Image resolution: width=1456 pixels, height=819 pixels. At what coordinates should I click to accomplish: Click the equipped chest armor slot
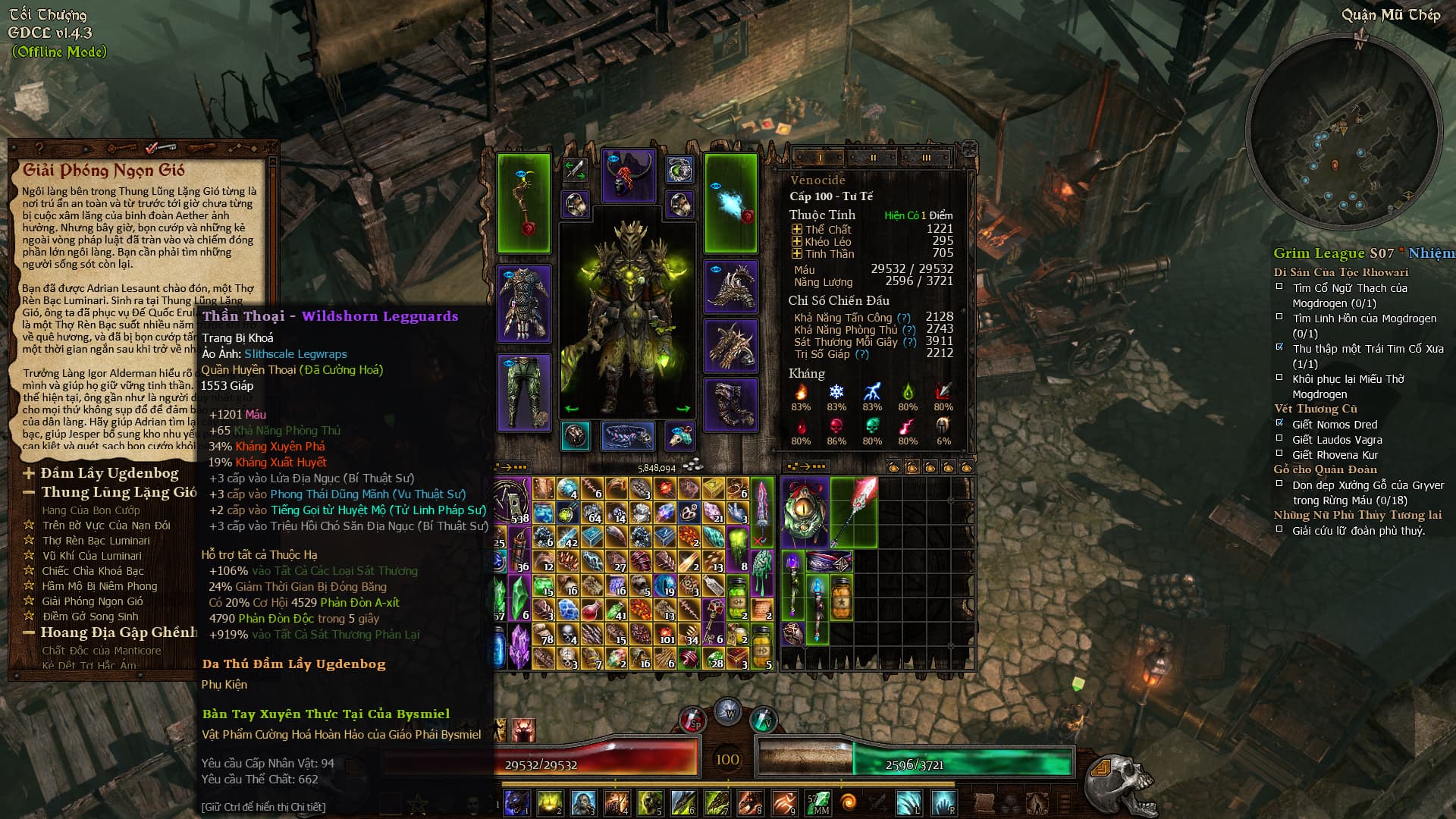(523, 303)
